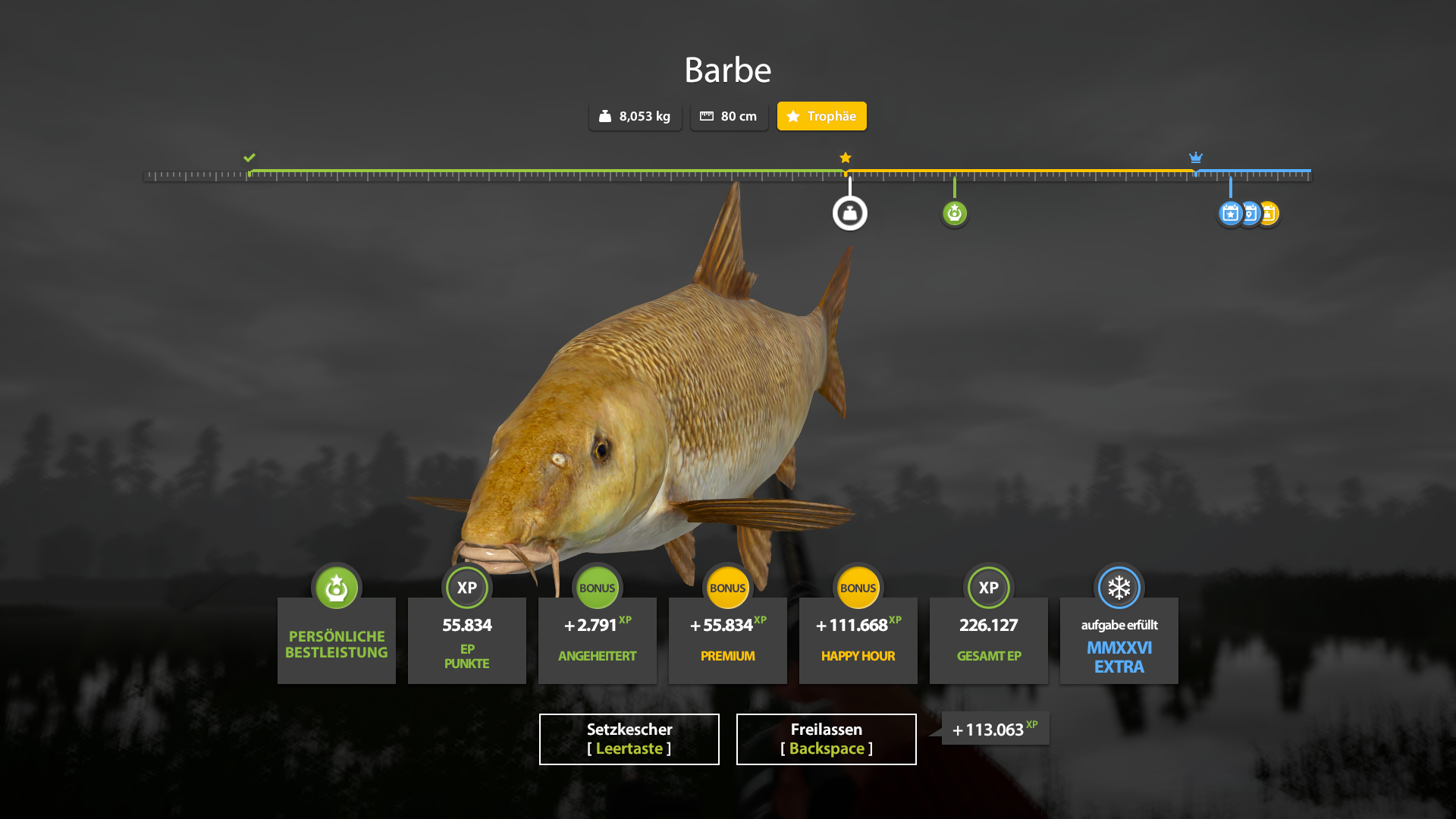Viewport: 1456px width, 819px height.
Task: Click the XP circle showing 55.834 EP Punkte
Action: (x=466, y=588)
